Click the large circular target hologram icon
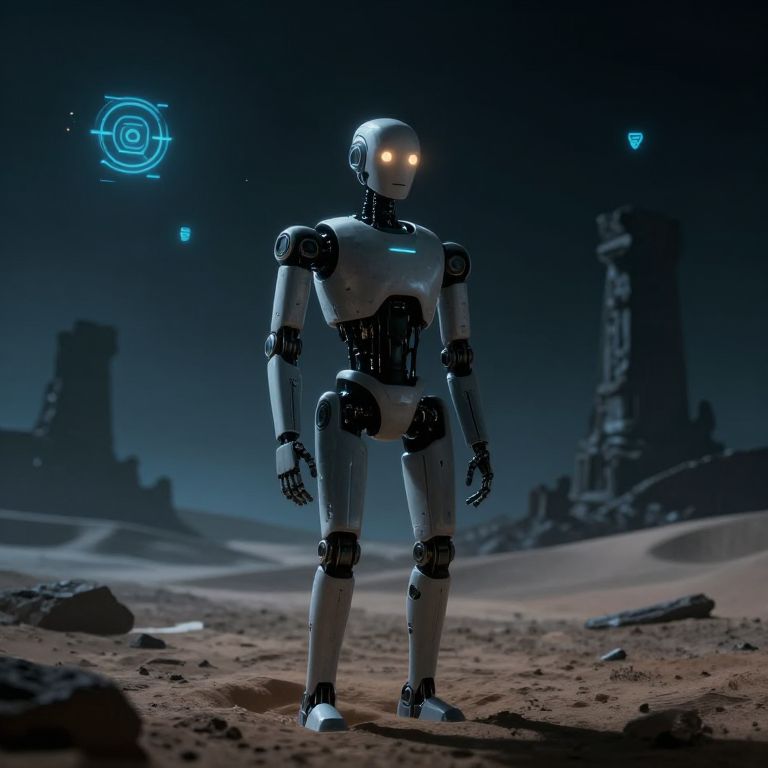This screenshot has height=768, width=768. click(131, 136)
